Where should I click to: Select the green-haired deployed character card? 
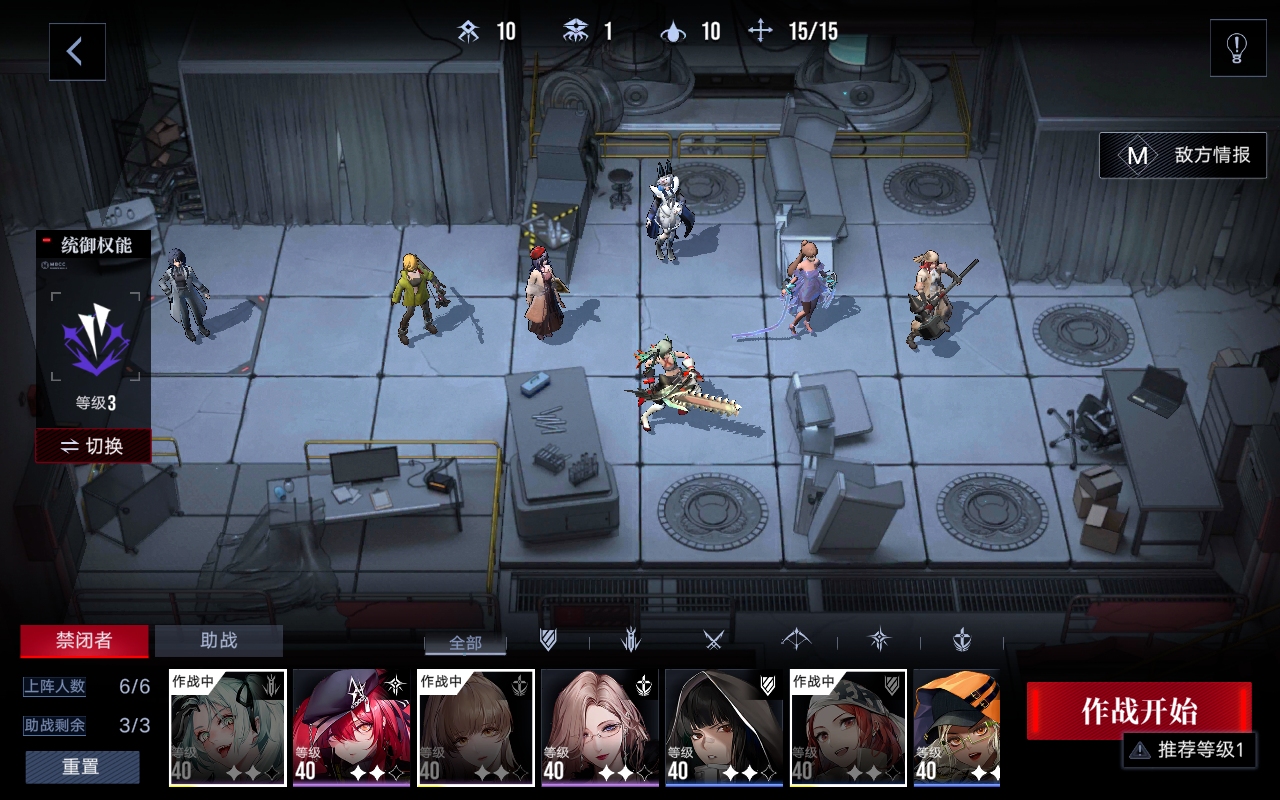point(227,727)
